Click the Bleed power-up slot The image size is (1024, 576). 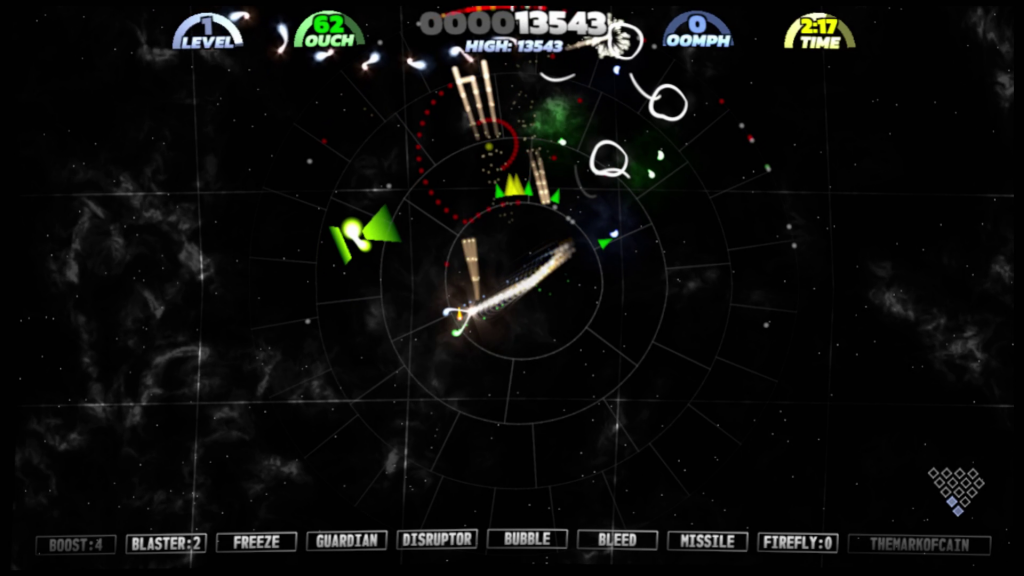point(617,540)
